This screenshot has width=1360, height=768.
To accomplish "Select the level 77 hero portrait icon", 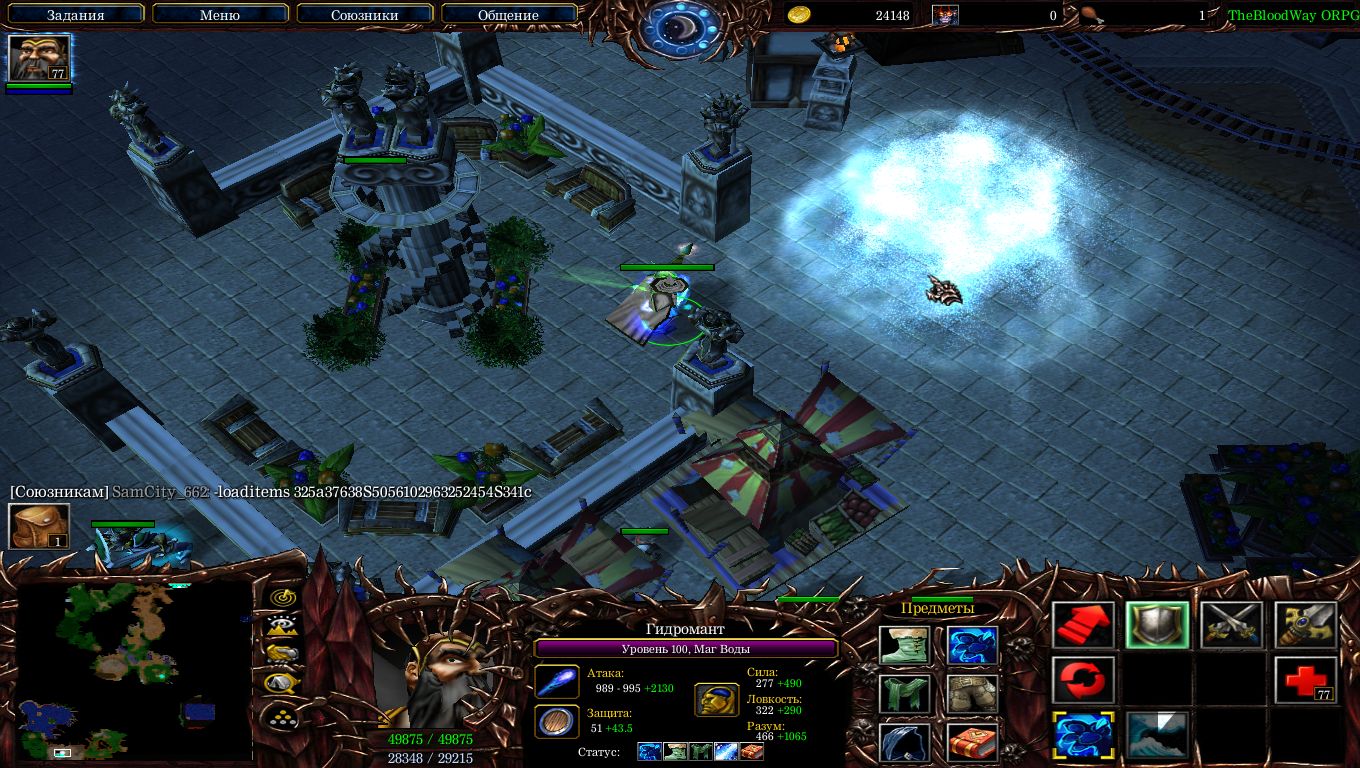I will click(x=39, y=58).
